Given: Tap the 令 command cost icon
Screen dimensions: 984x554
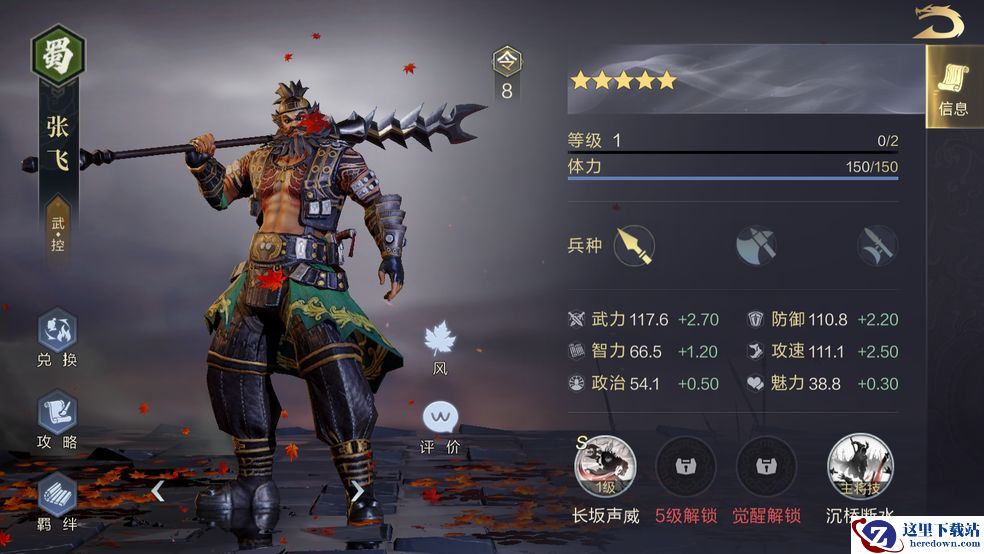Looking at the screenshot, I should pyautogui.click(x=507, y=63).
